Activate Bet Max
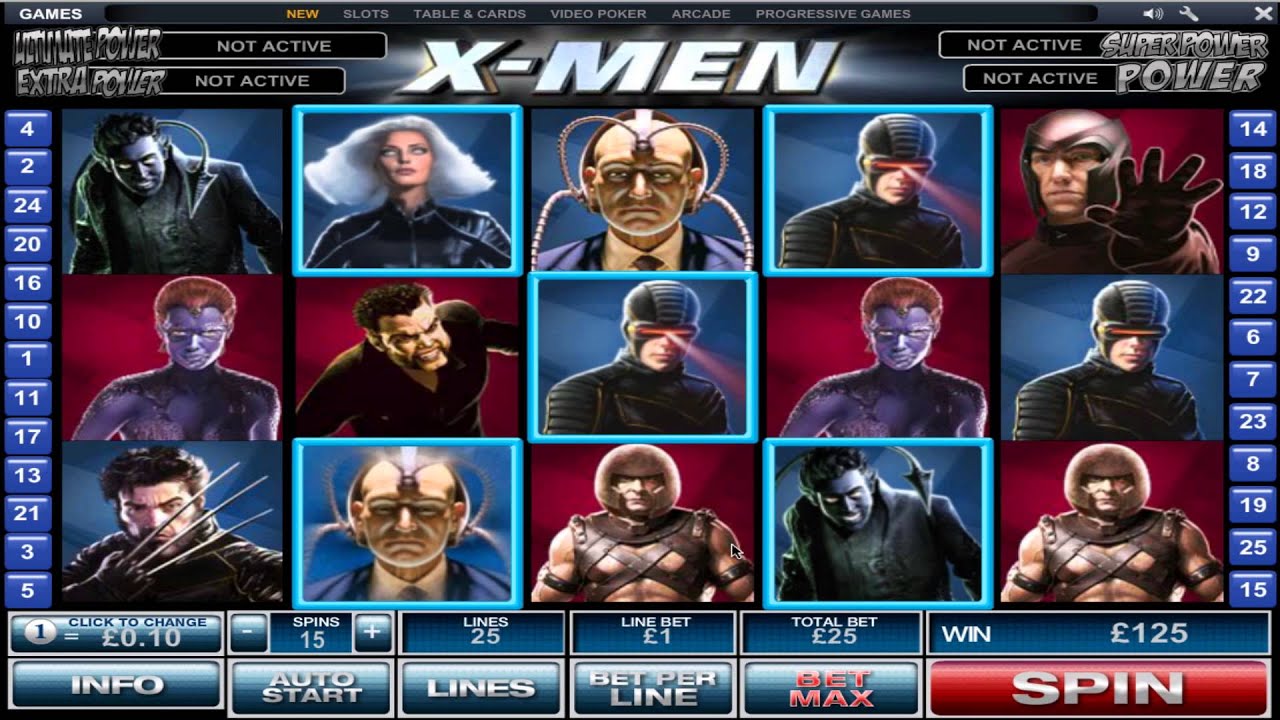The height and width of the screenshot is (720, 1280). point(833,686)
